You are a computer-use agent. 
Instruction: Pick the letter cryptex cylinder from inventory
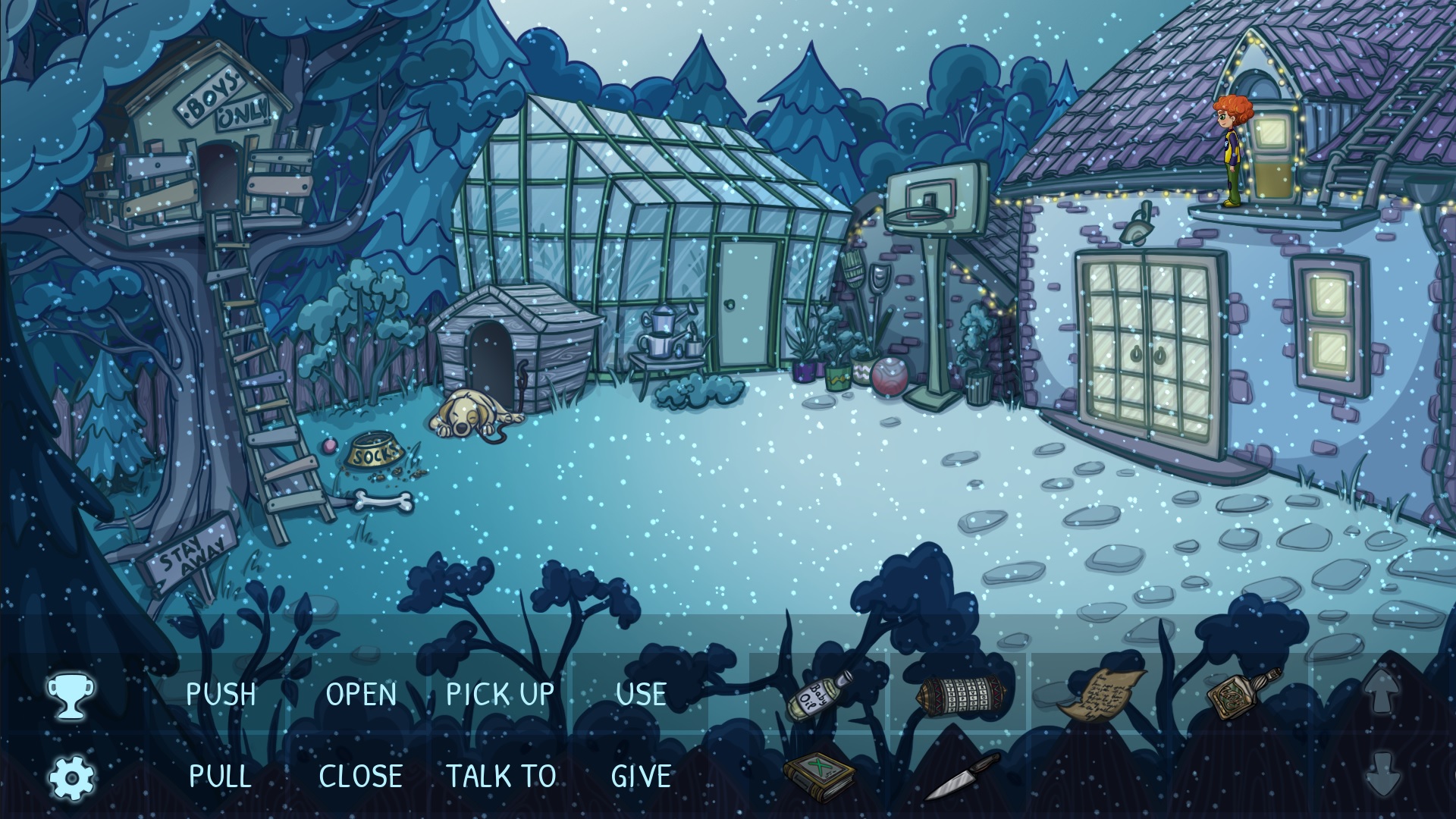962,693
